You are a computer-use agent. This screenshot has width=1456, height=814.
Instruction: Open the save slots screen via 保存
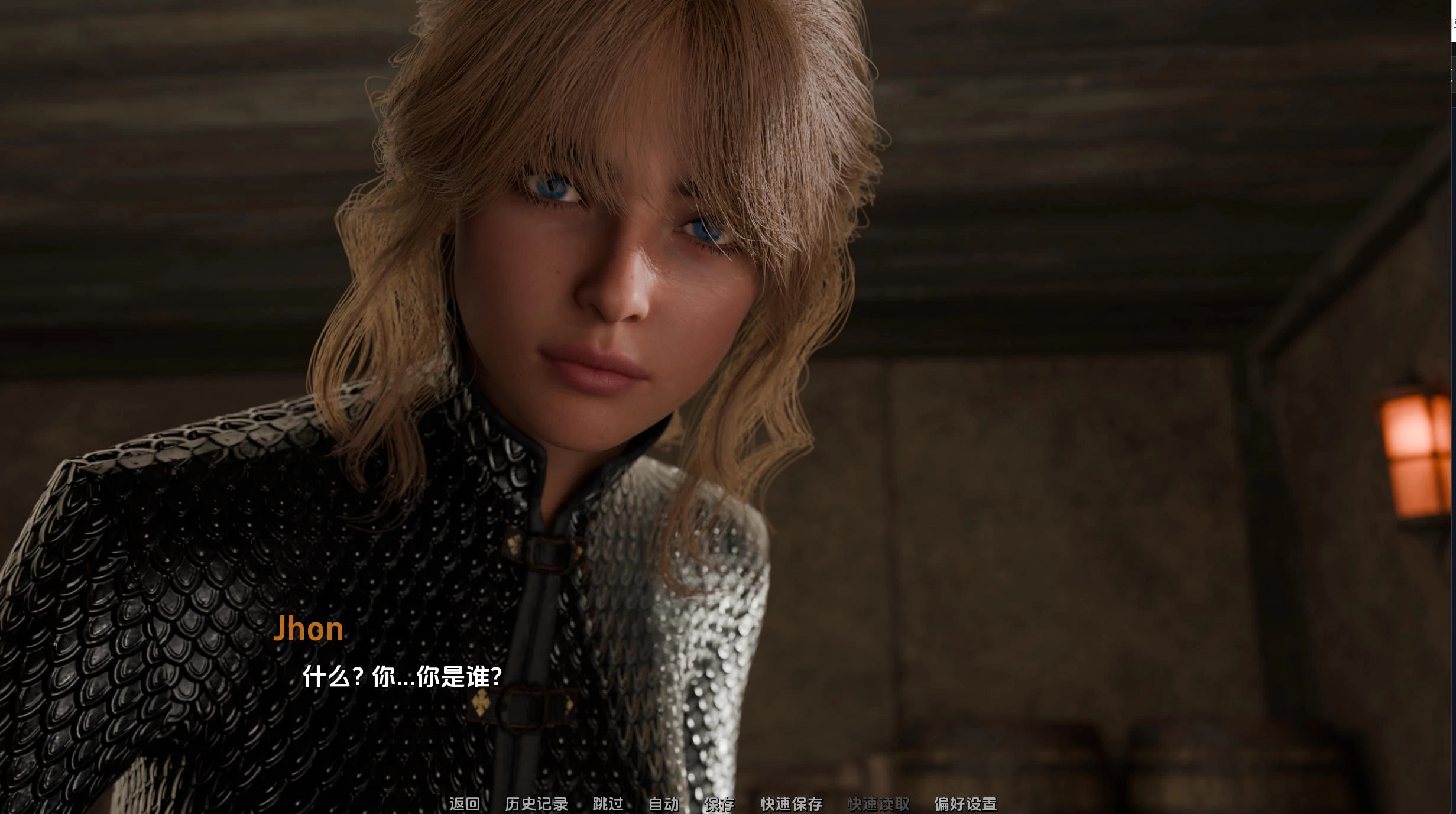click(719, 805)
